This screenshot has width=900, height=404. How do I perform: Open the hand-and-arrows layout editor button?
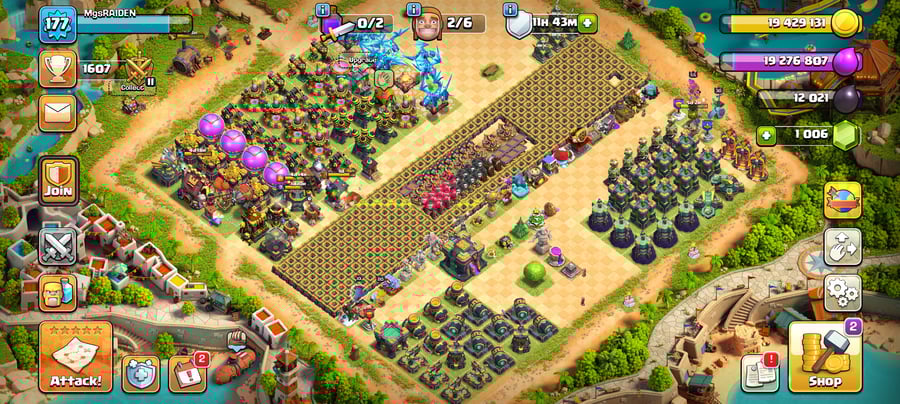click(x=842, y=247)
